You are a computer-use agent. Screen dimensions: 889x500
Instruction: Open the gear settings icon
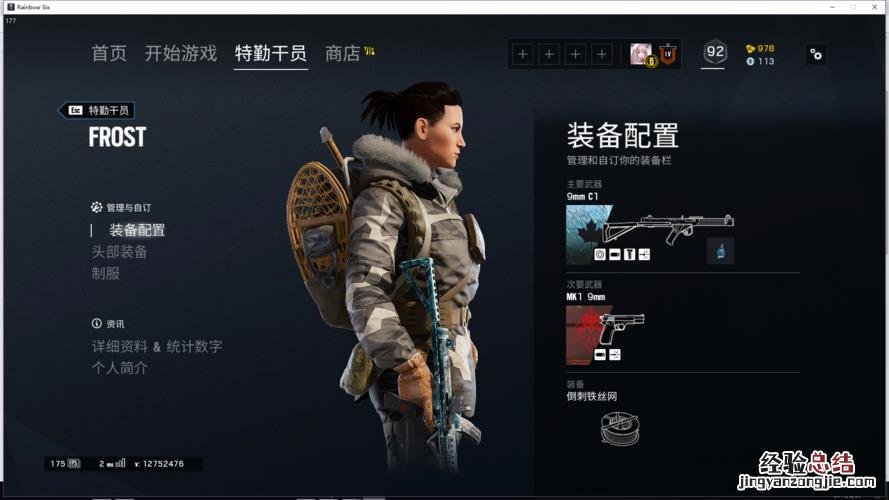tap(816, 54)
